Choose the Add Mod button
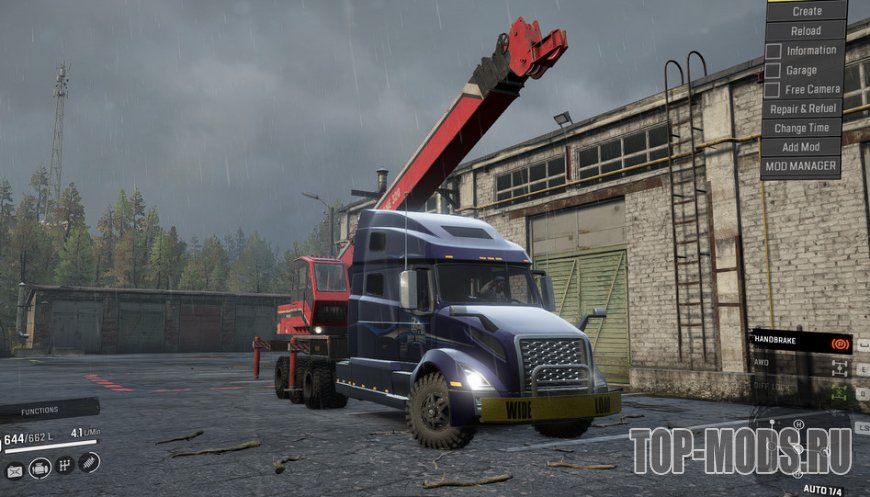870x497 pixels. [801, 147]
